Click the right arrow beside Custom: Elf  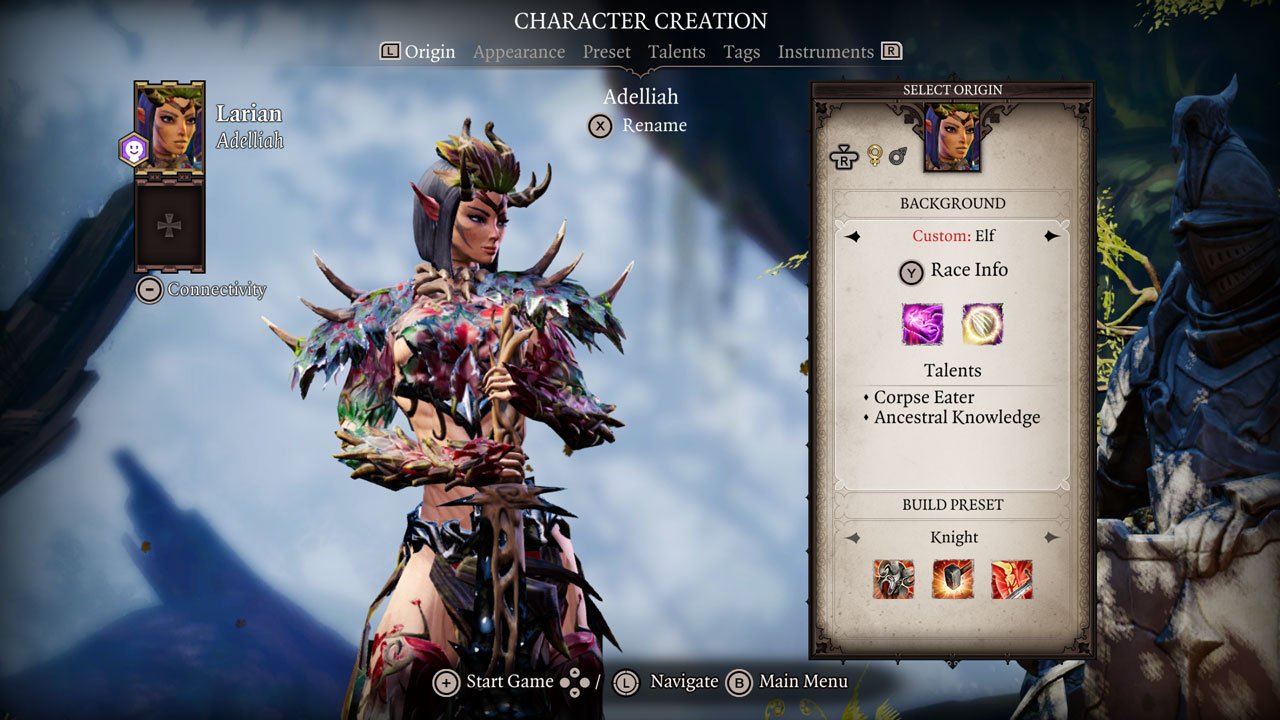1053,236
